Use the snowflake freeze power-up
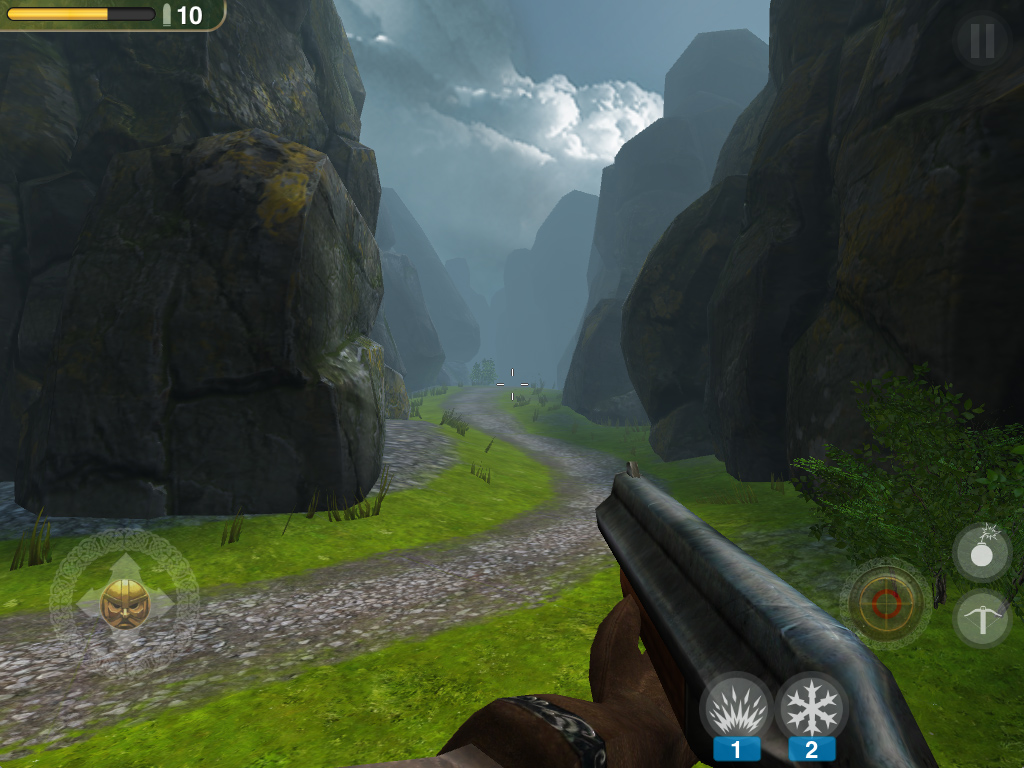The width and height of the screenshot is (1024, 768). [x=812, y=709]
